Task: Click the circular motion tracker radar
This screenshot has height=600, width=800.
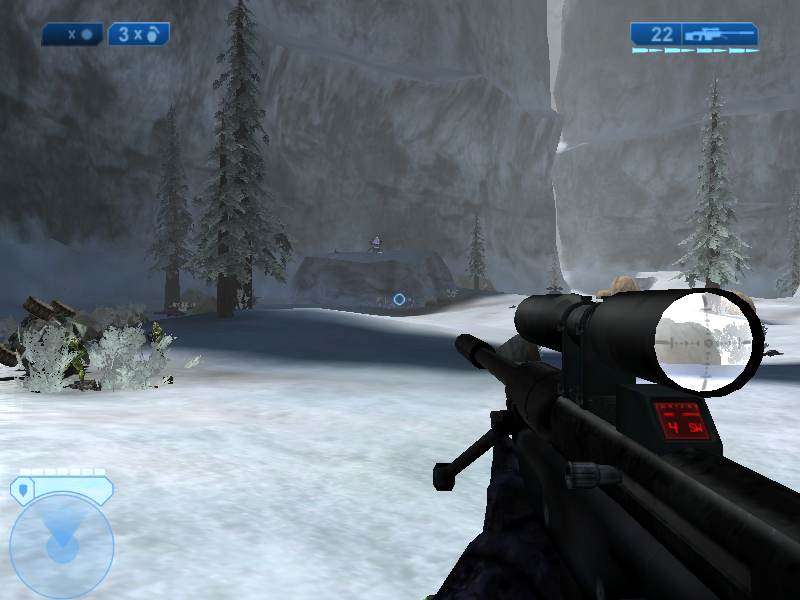Action: click(61, 543)
